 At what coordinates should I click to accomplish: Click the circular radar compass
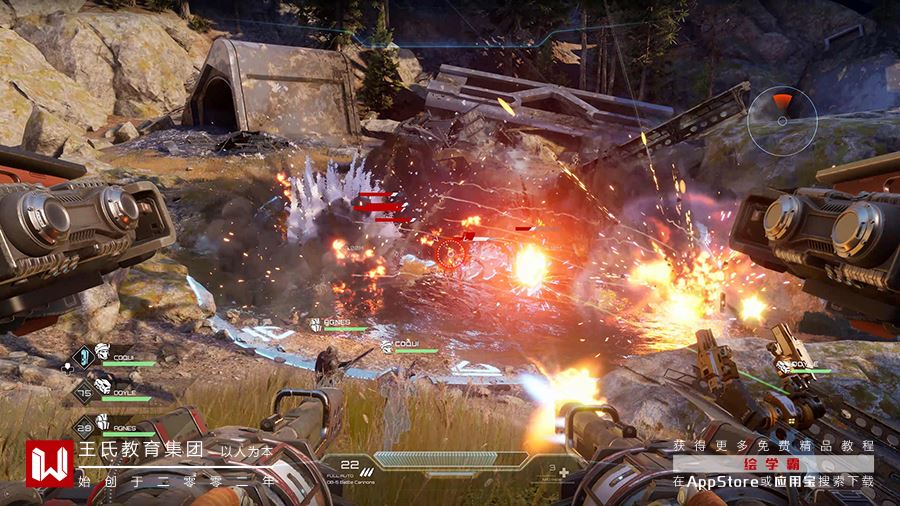tap(782, 120)
